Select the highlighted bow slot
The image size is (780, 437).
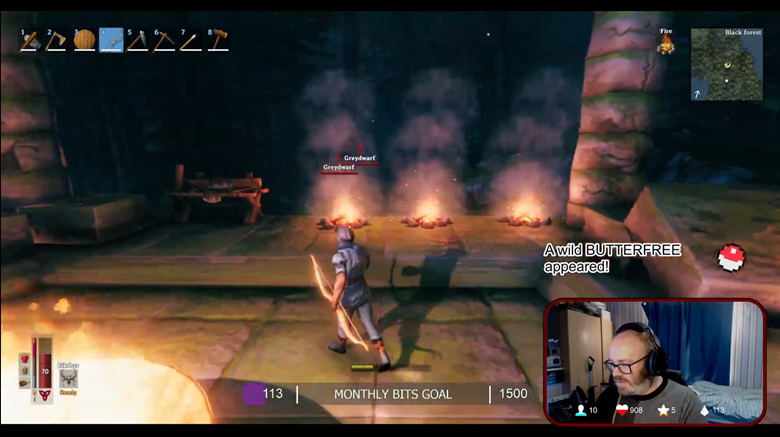click(x=111, y=41)
